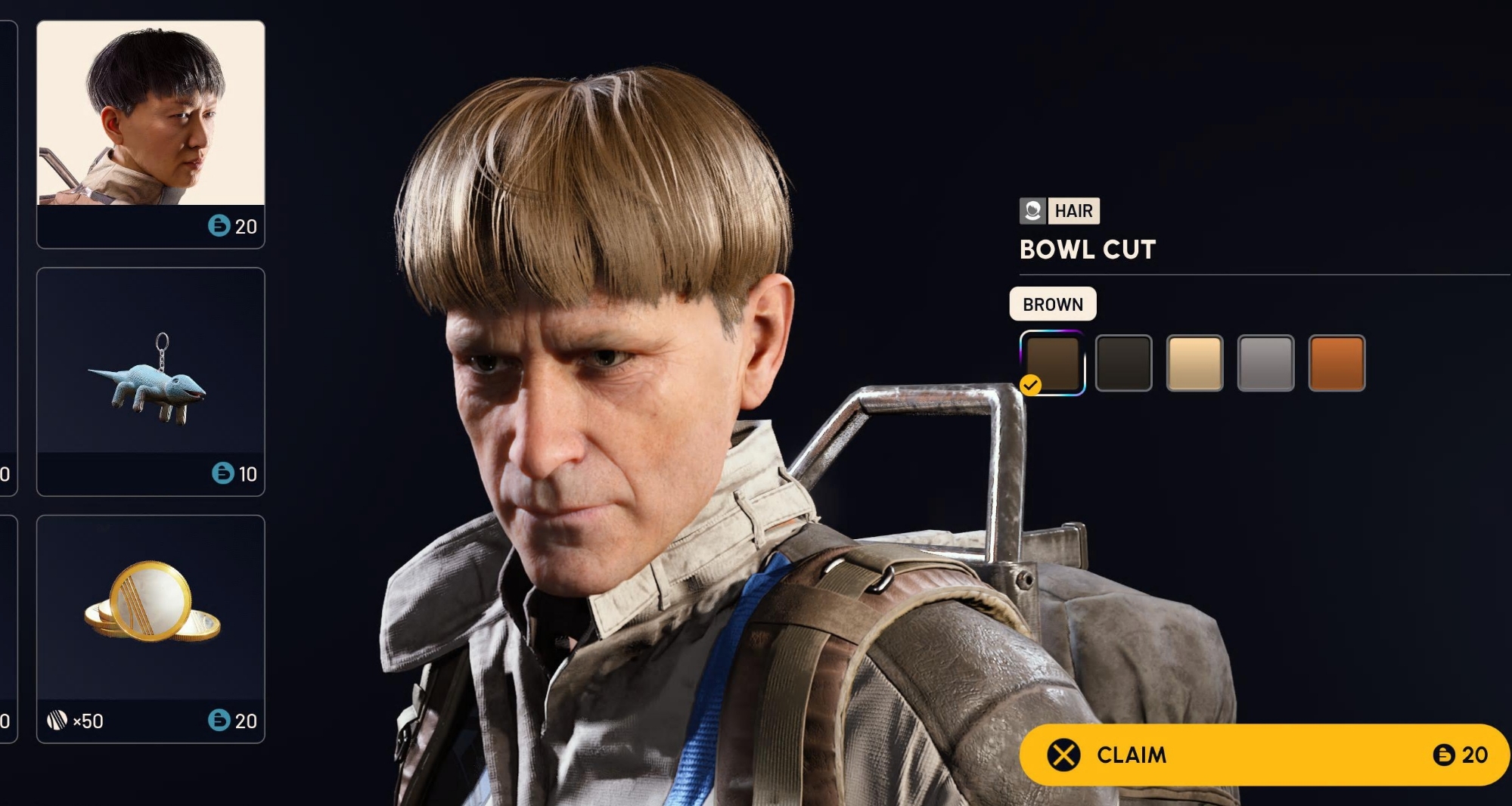The height and width of the screenshot is (806, 1512).
Task: Select the bowl cut hairstyle reward tile
Action: (x=151, y=134)
